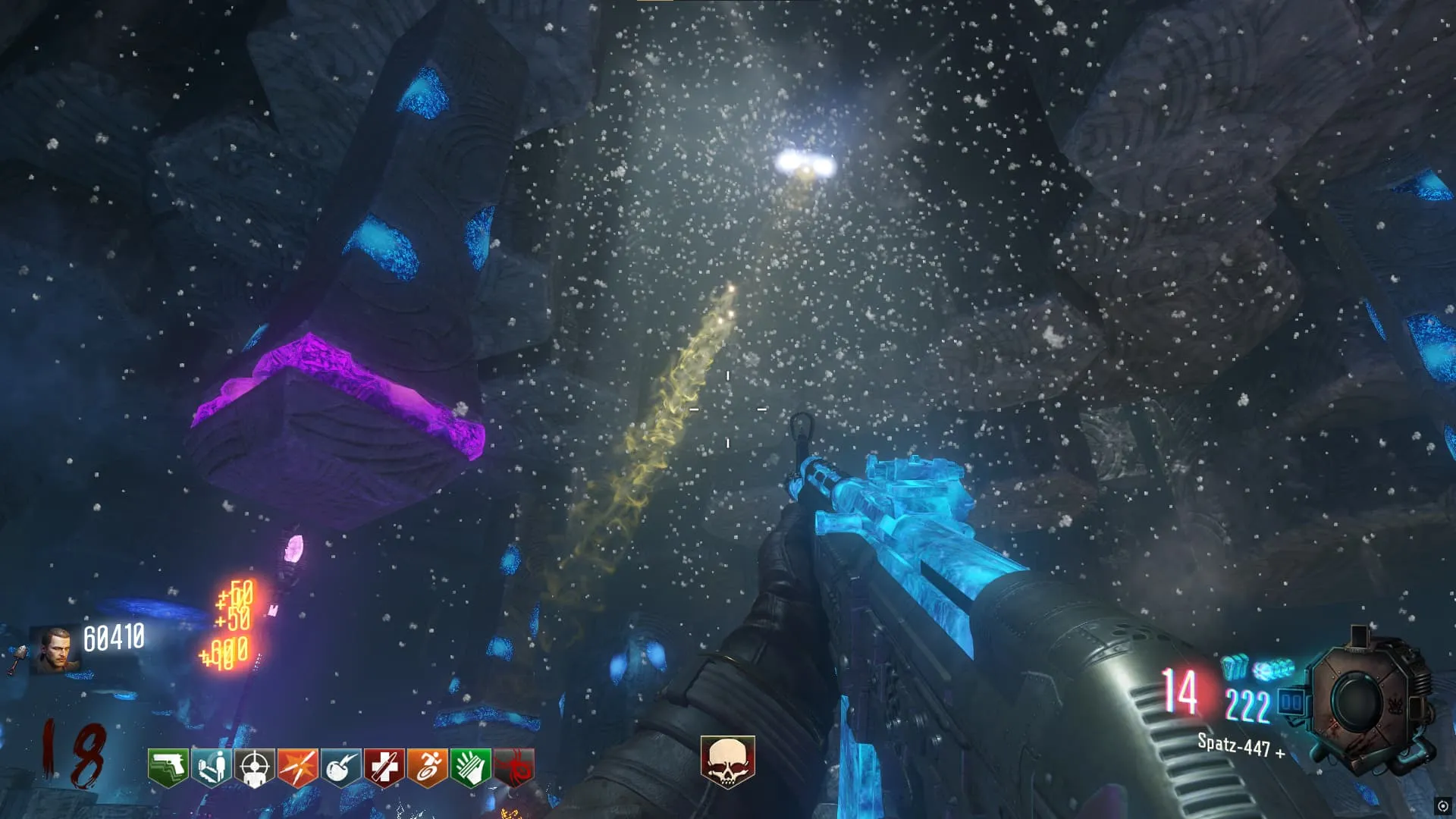
Task: Click the shovel icon beside the portrait
Action: click(17, 658)
